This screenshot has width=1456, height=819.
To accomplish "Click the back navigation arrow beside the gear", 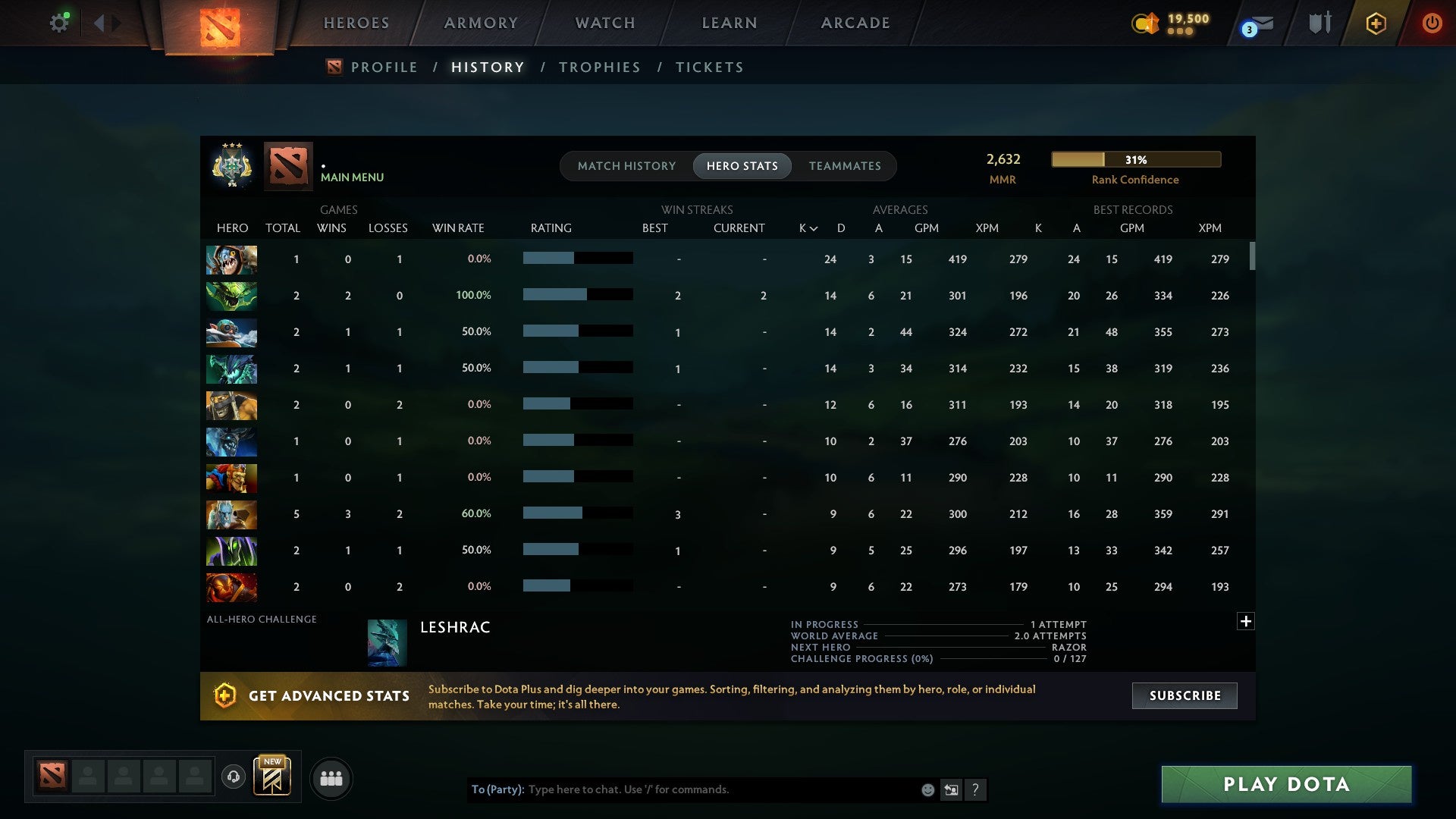I will point(99,22).
